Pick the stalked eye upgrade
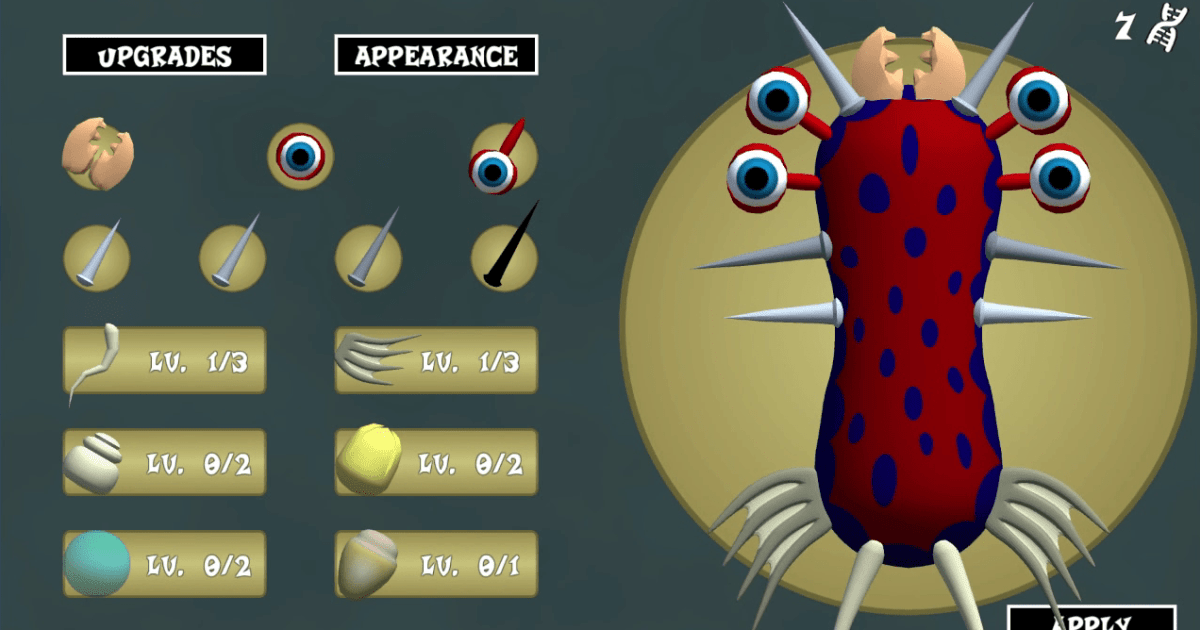1200x630 pixels. [x=503, y=157]
